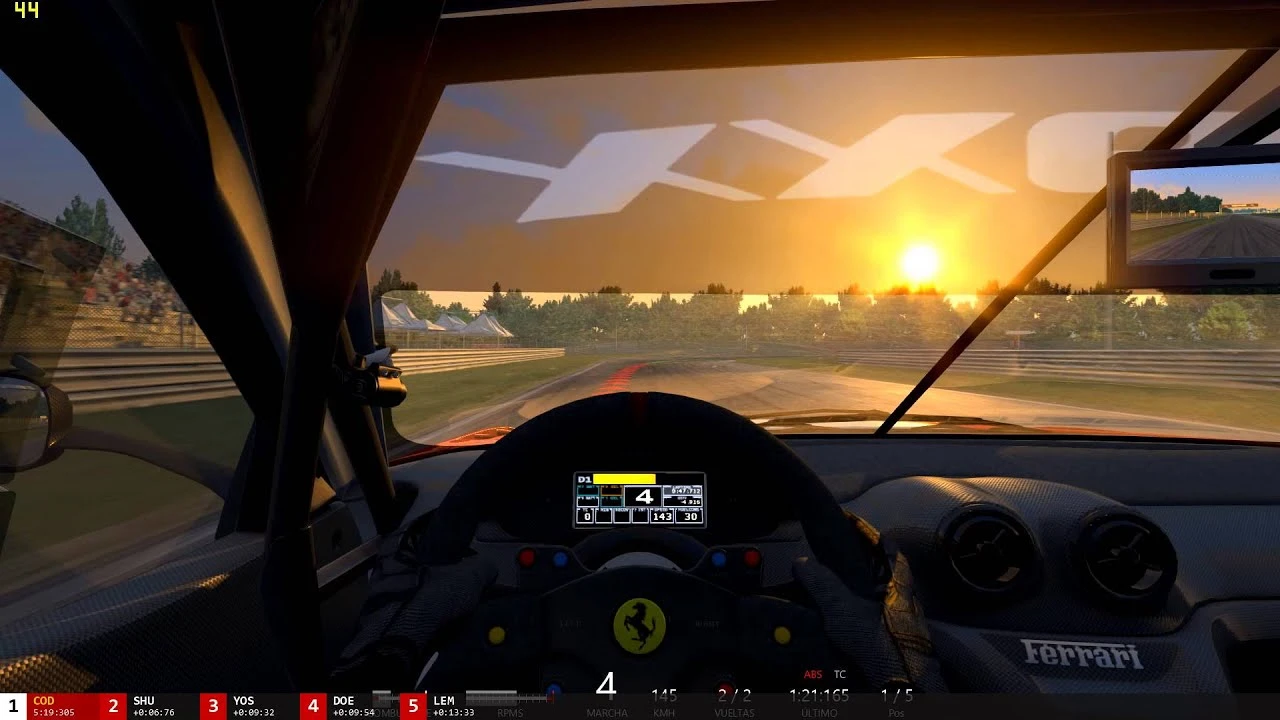Viewport: 1280px width, 720px height.
Task: Click the D1 display mode label
Action: pyautogui.click(x=584, y=478)
